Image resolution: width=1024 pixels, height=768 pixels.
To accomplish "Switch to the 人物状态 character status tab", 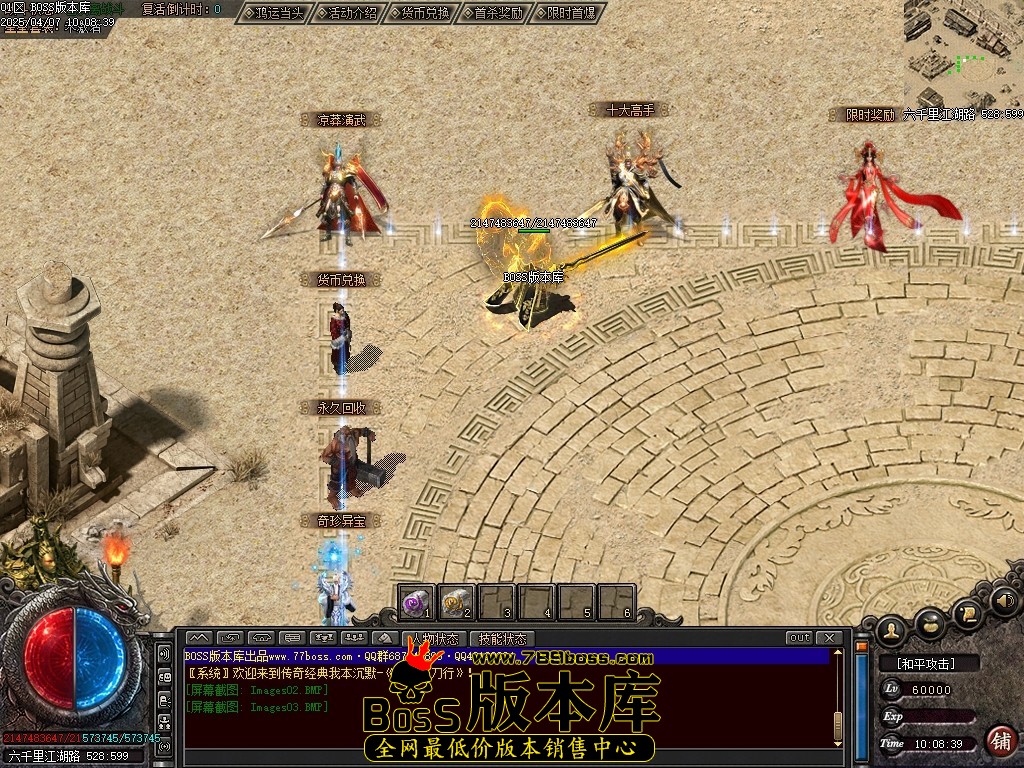I will point(435,638).
